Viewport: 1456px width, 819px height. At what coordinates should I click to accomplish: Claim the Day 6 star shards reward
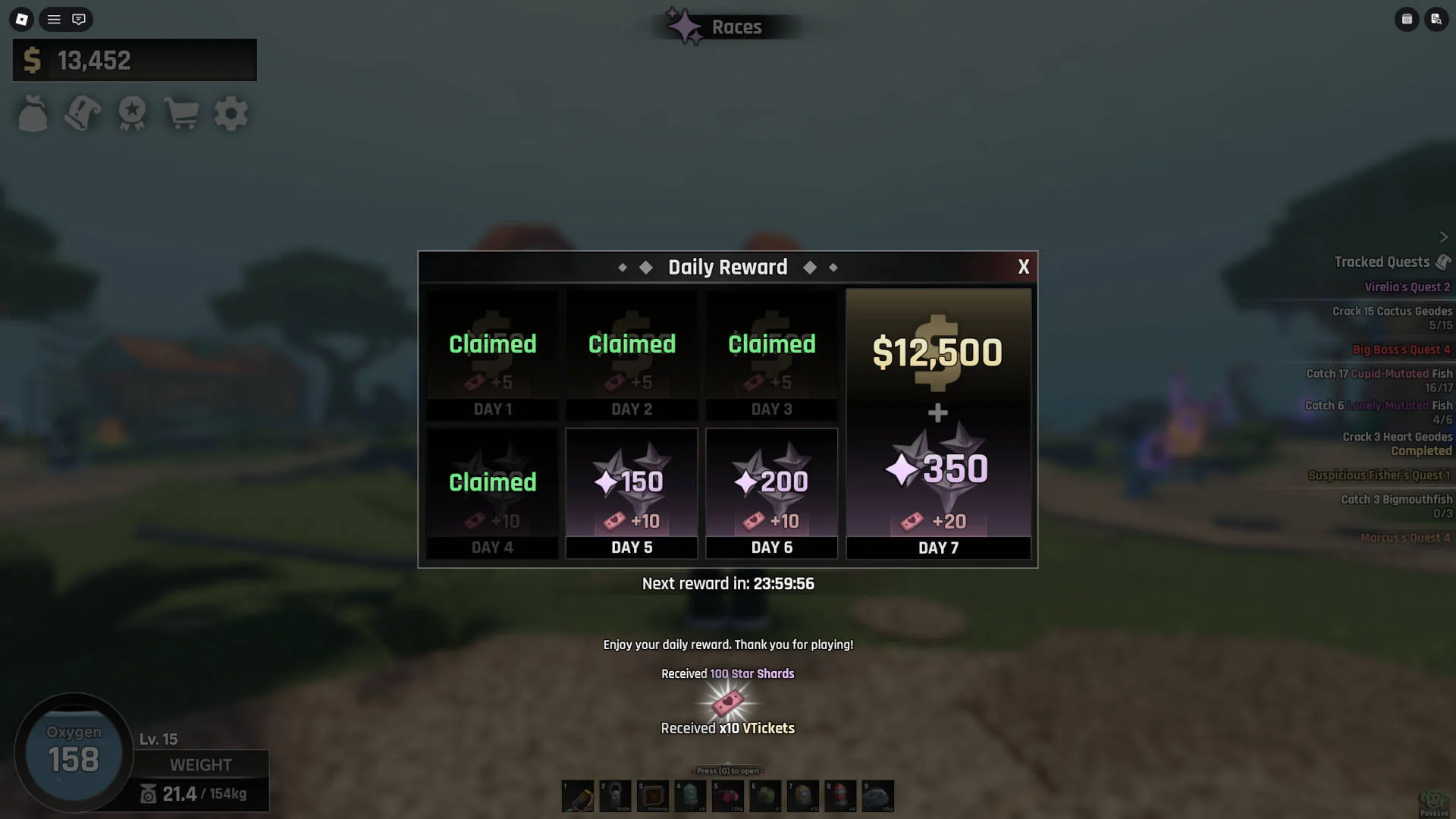771,493
